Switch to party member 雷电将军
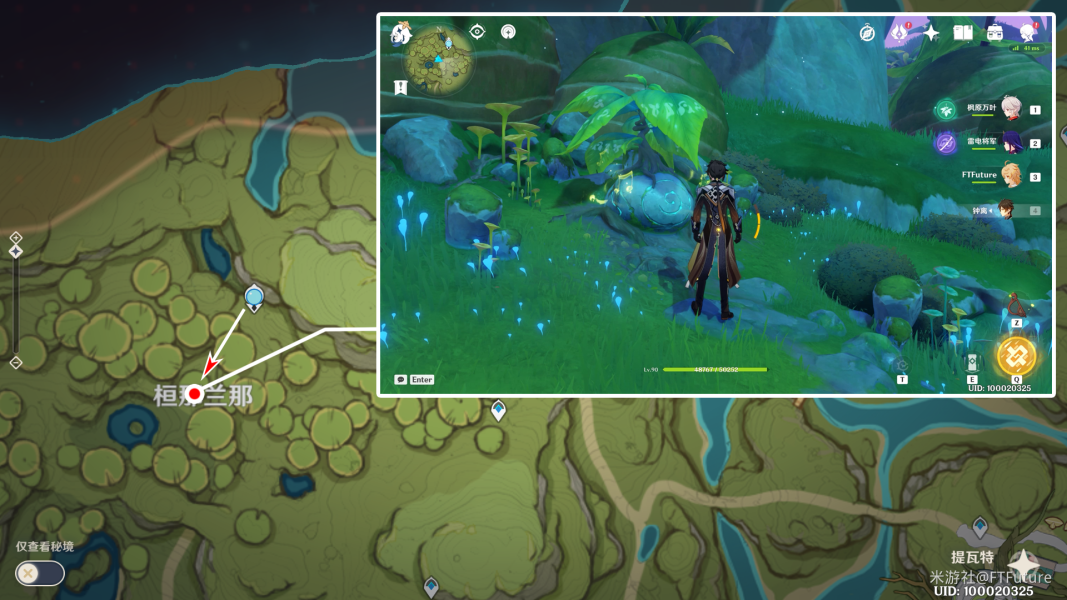The image size is (1067, 600). (x=1010, y=143)
